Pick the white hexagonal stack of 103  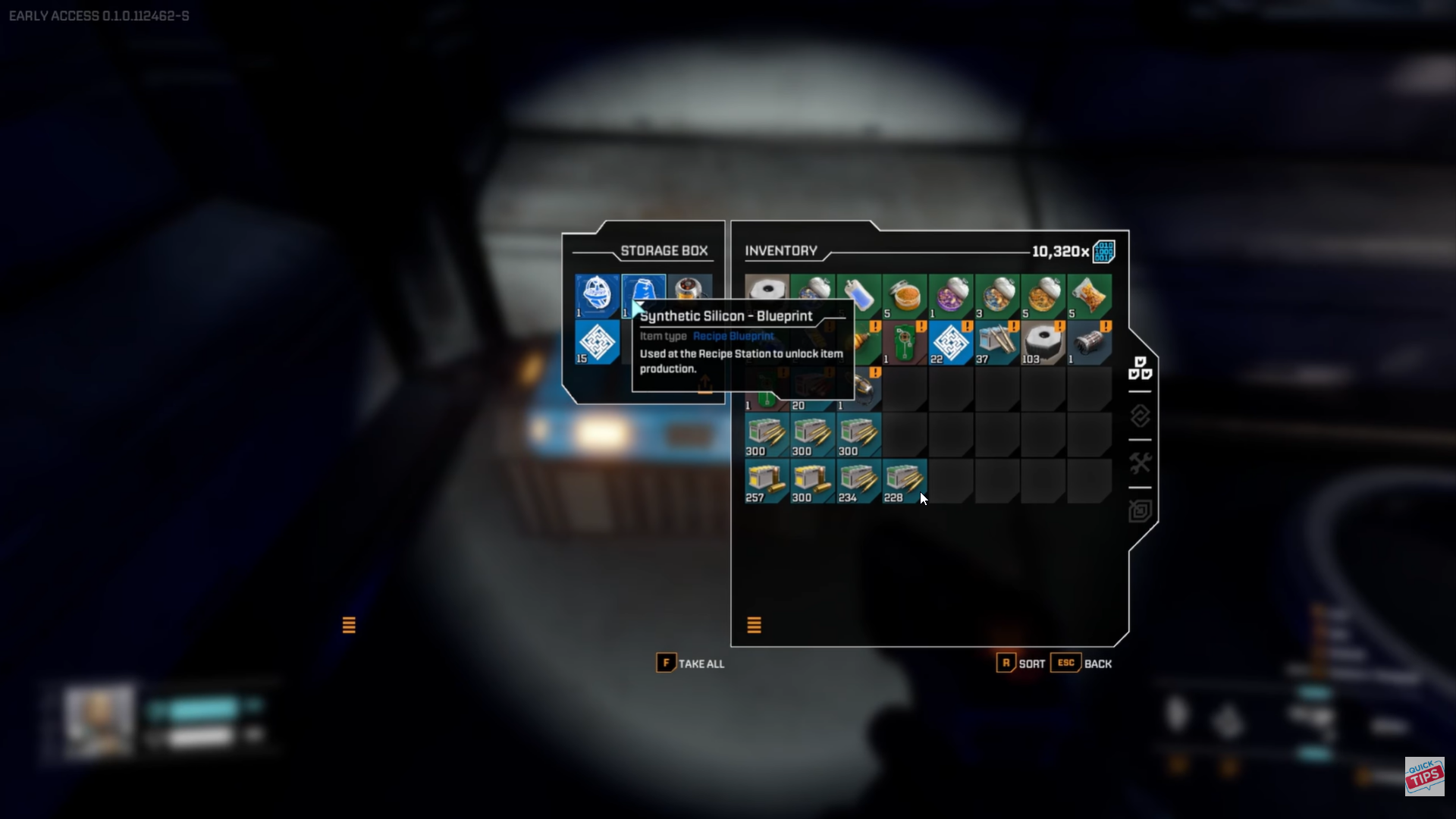click(1043, 343)
